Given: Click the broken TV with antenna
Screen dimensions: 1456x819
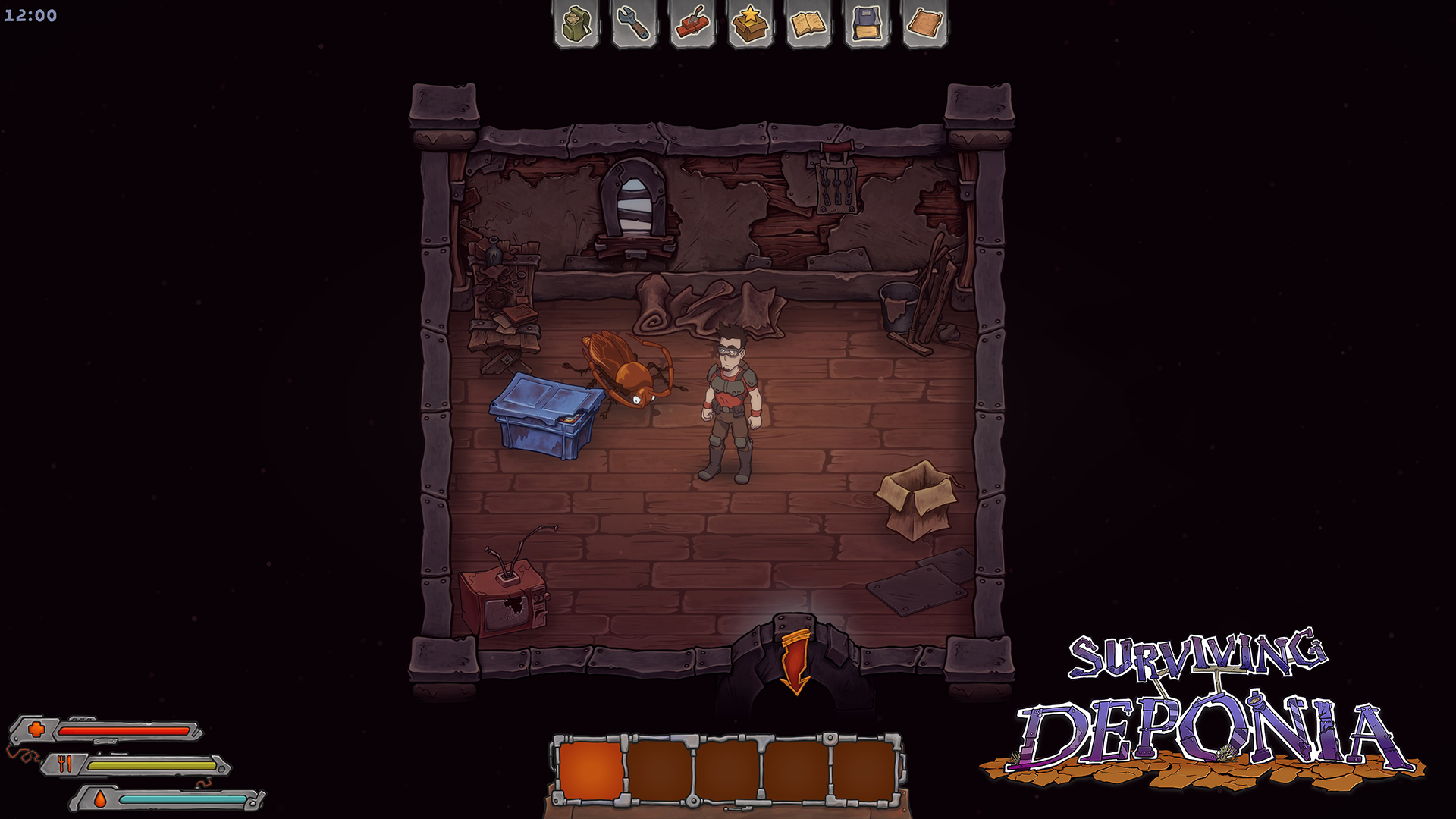Looking at the screenshot, I should [507, 603].
